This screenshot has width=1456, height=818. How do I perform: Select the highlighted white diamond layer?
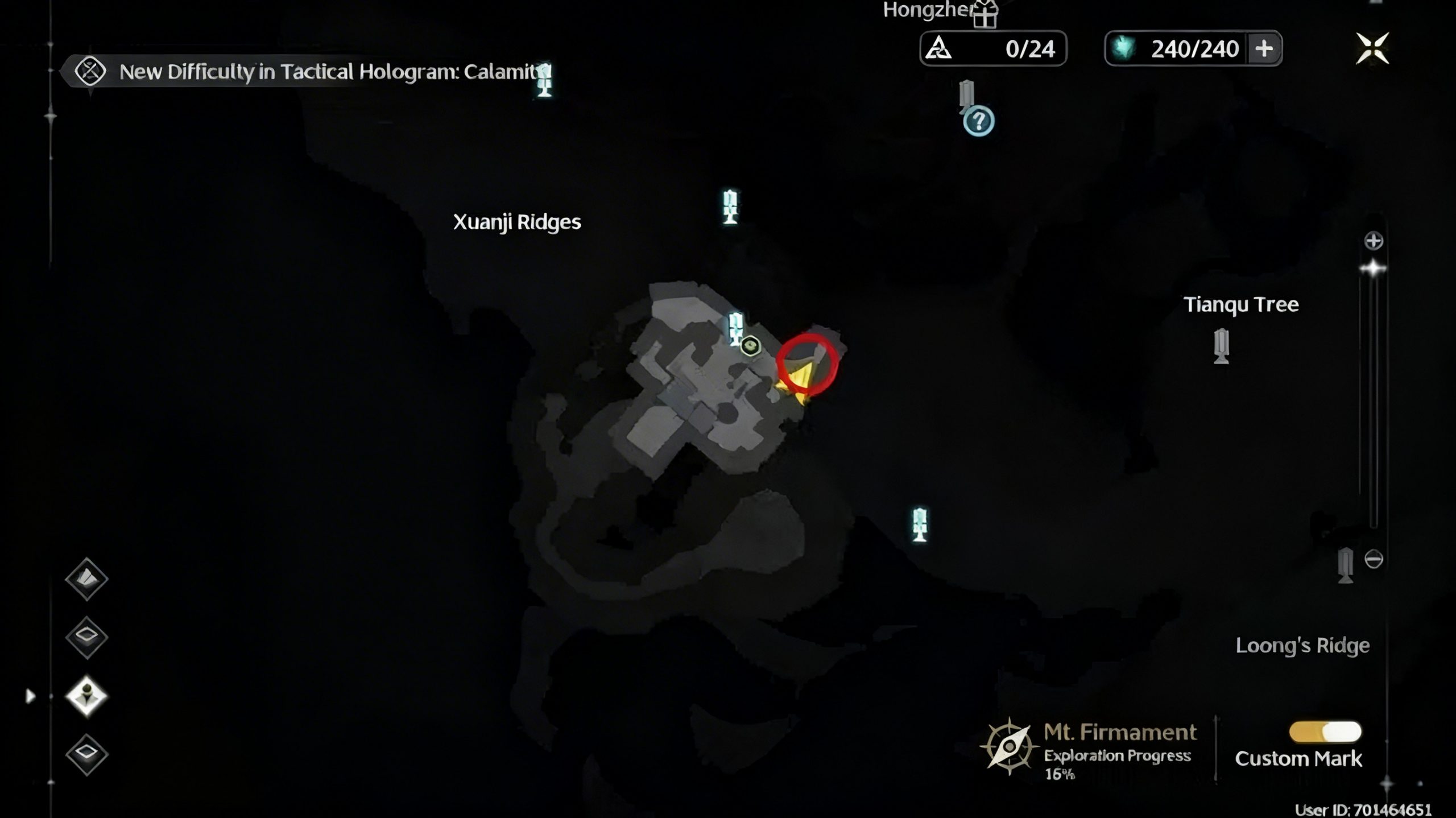click(86, 696)
